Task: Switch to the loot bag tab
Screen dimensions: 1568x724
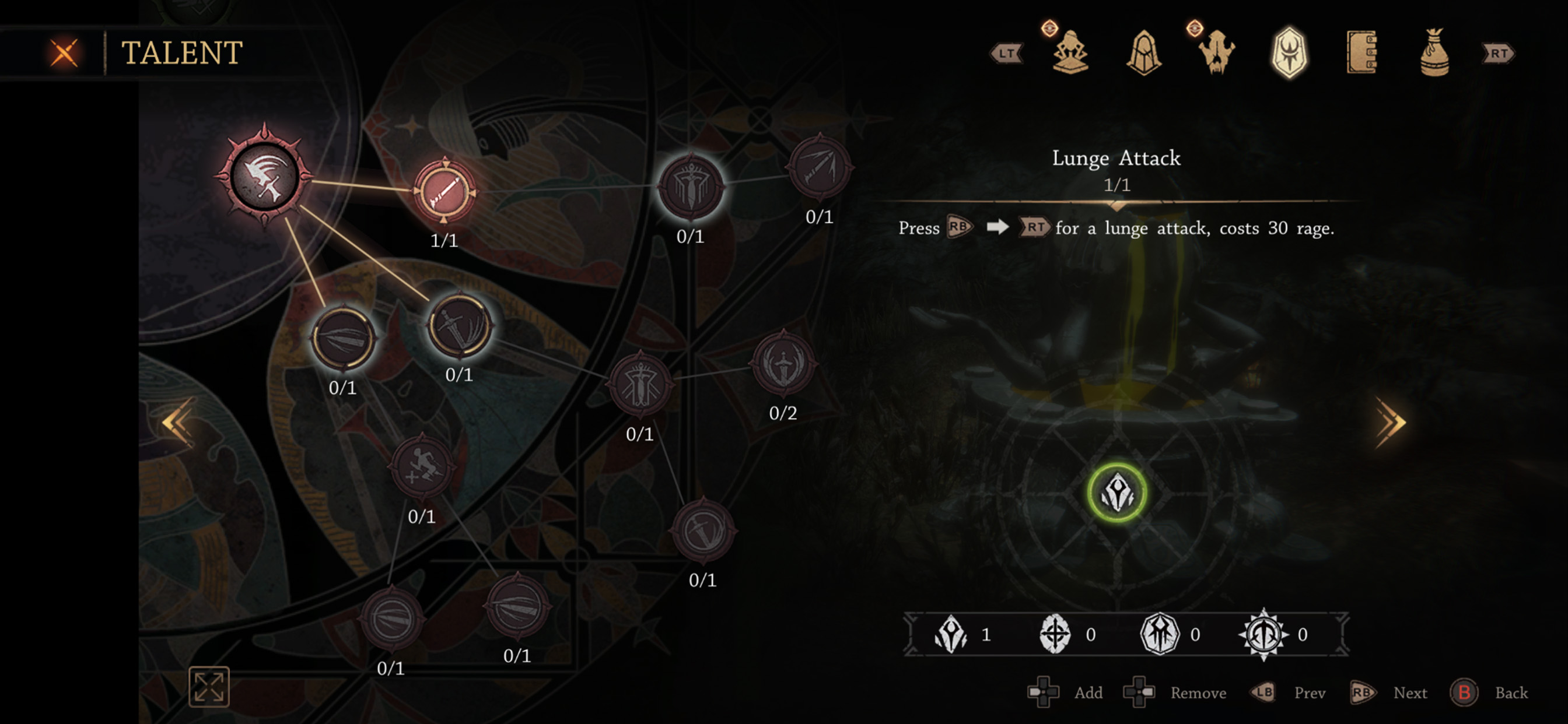Action: (x=1434, y=53)
